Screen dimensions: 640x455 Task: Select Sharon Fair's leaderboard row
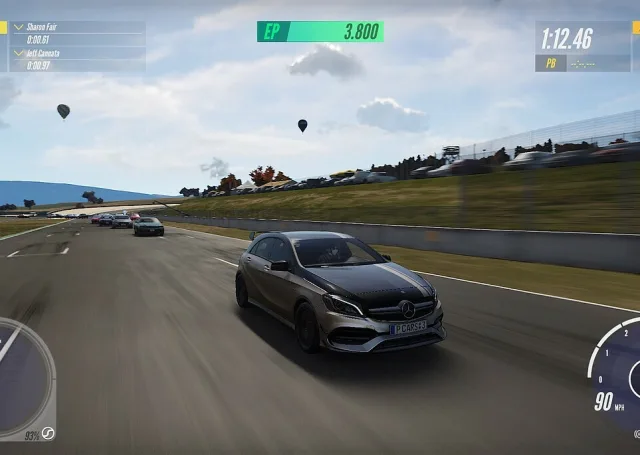(x=76, y=33)
